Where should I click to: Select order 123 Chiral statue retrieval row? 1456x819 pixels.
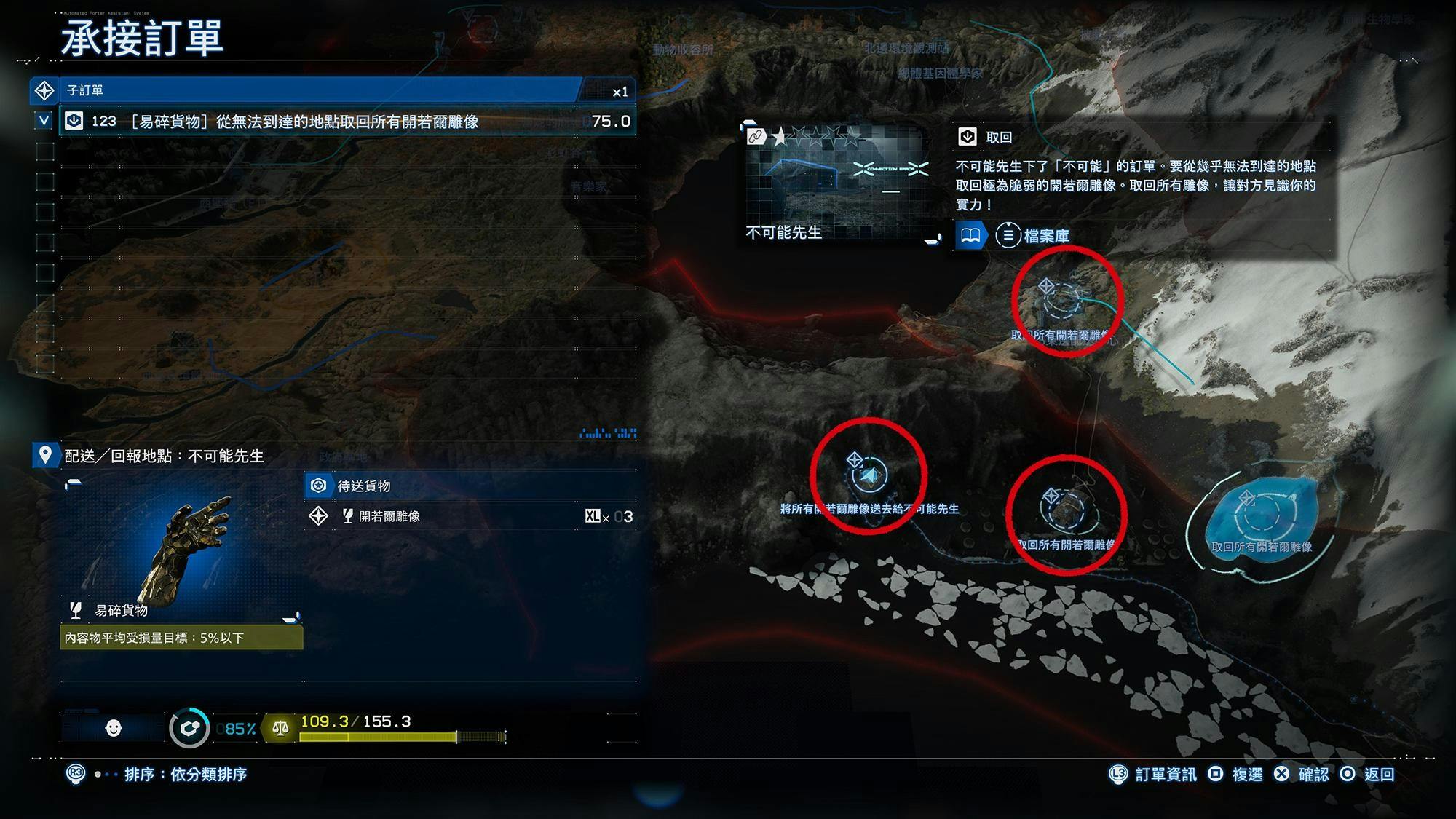pos(348,122)
